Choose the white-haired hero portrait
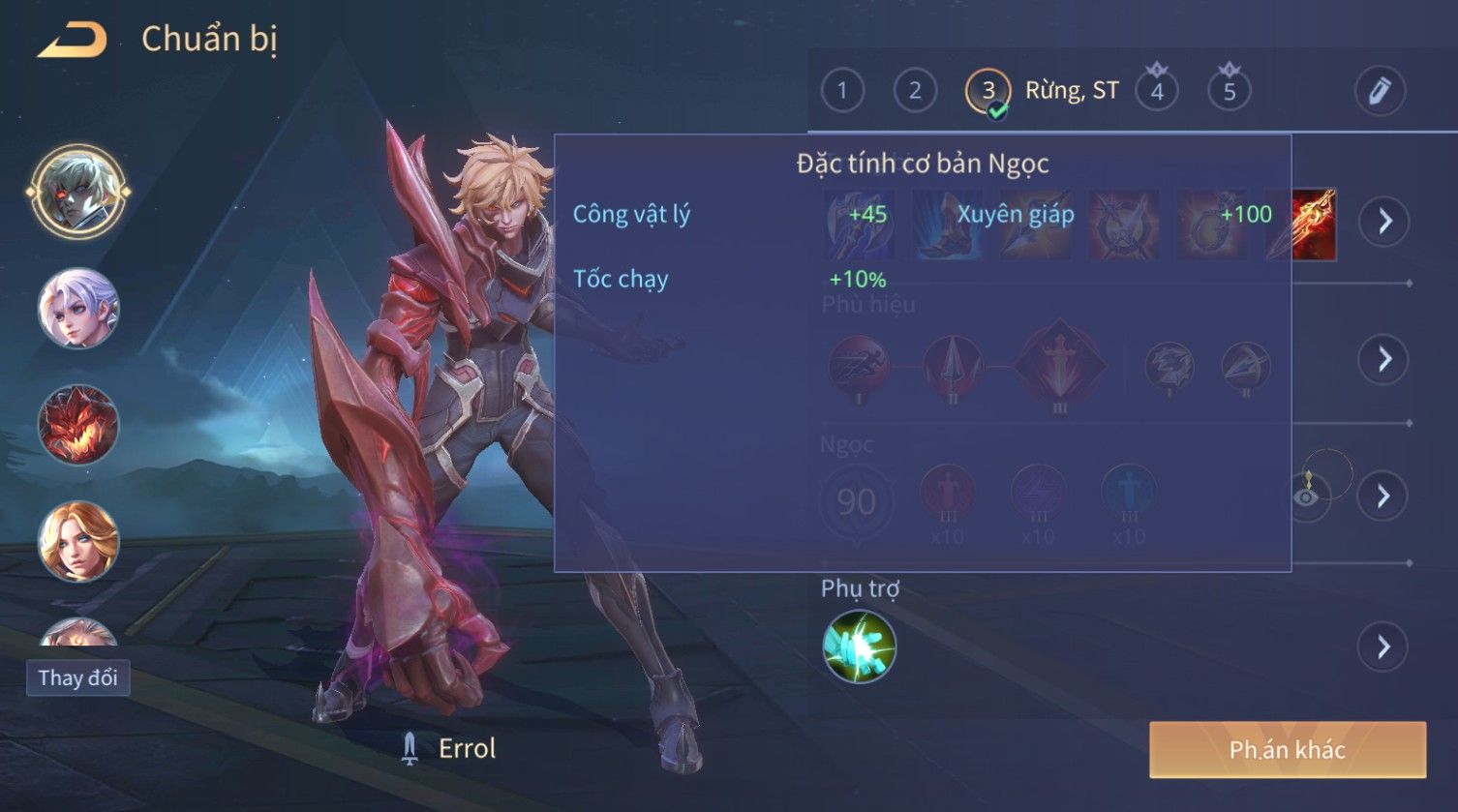This screenshot has height=812, width=1458. point(77,309)
